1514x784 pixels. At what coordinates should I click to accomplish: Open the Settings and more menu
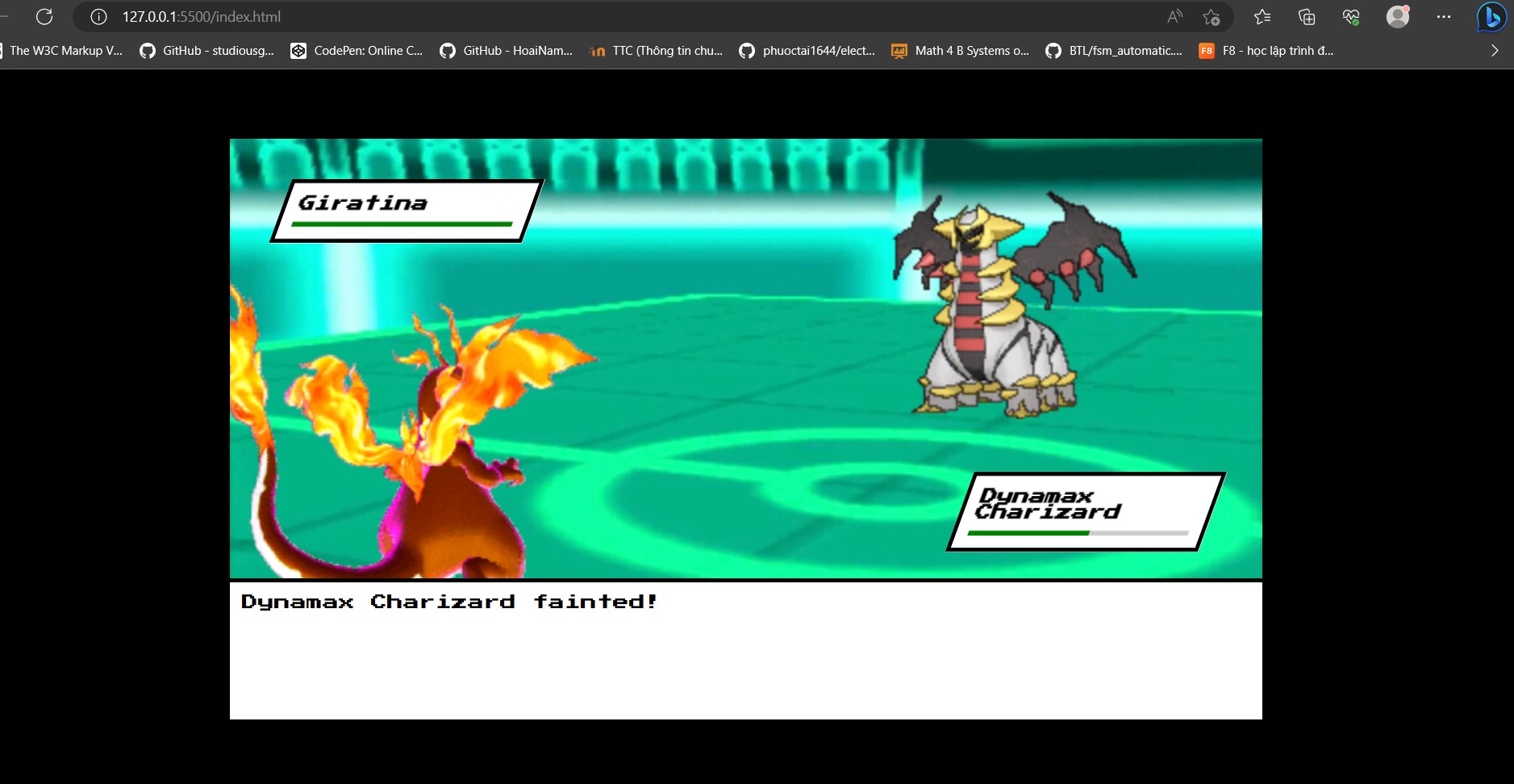(1445, 16)
